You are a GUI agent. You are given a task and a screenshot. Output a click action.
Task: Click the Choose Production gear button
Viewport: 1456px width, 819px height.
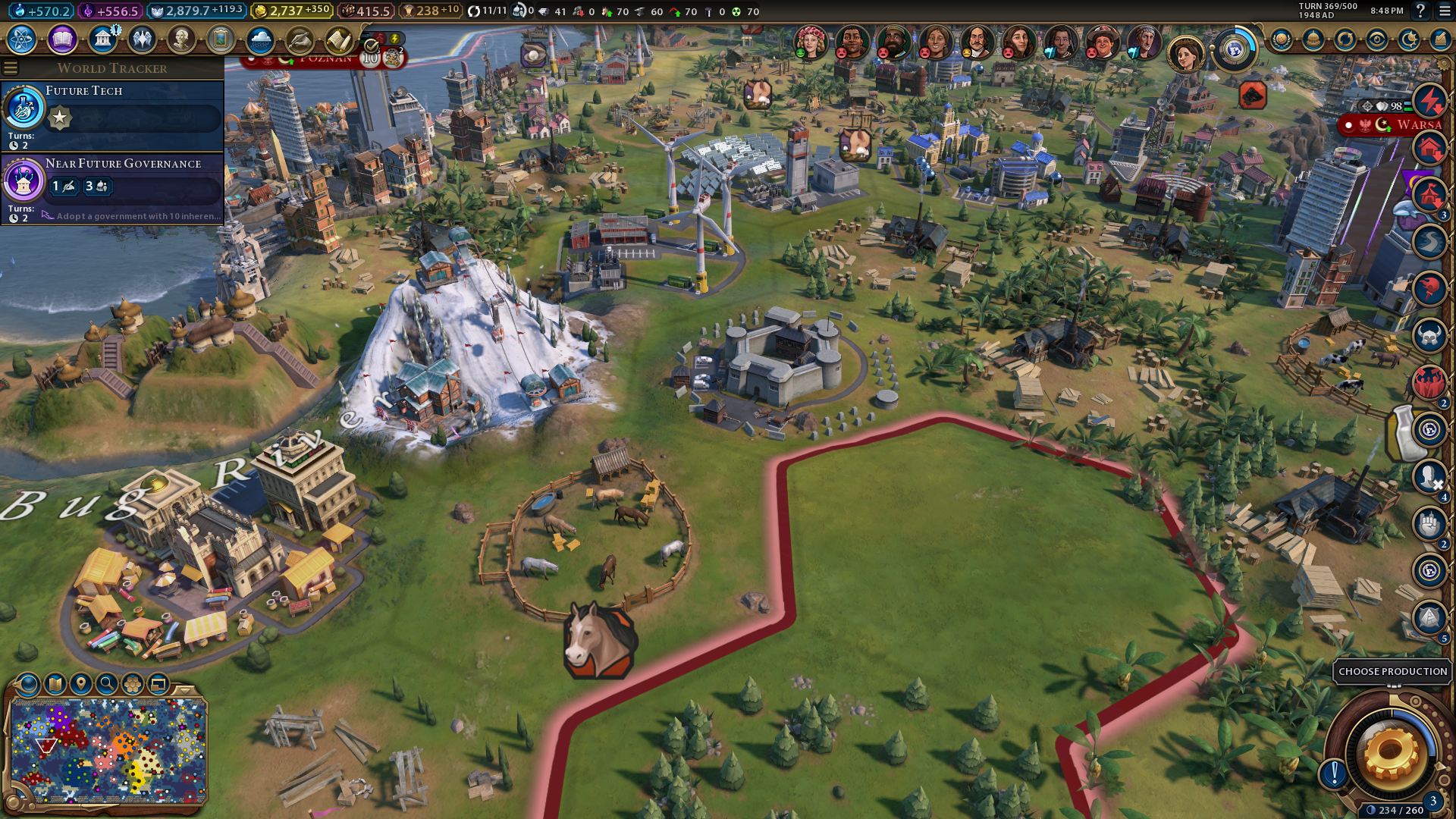tap(1390, 753)
